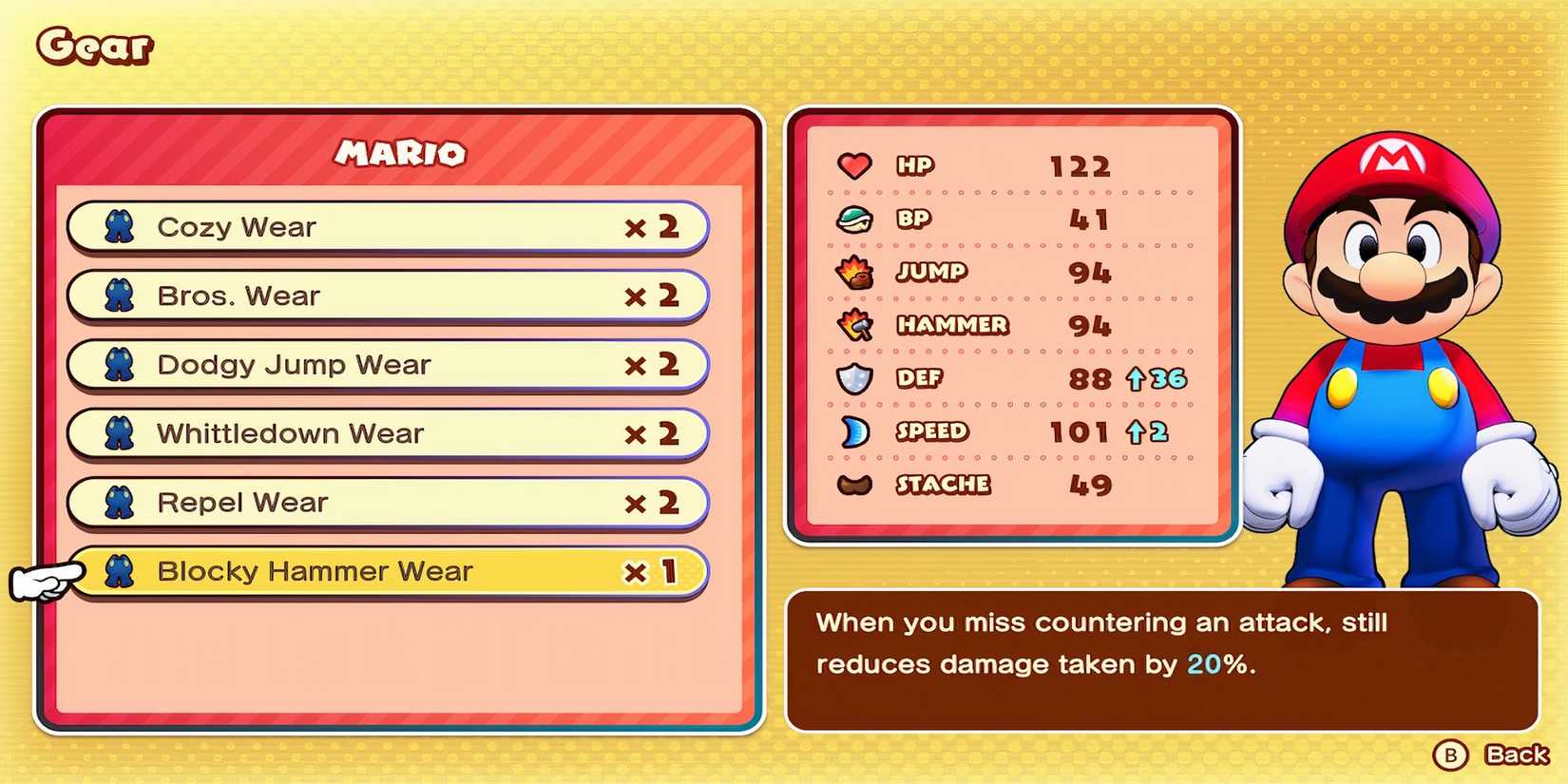The image size is (1568, 784).
Task: Click the Gear title heading
Action: coord(92,45)
